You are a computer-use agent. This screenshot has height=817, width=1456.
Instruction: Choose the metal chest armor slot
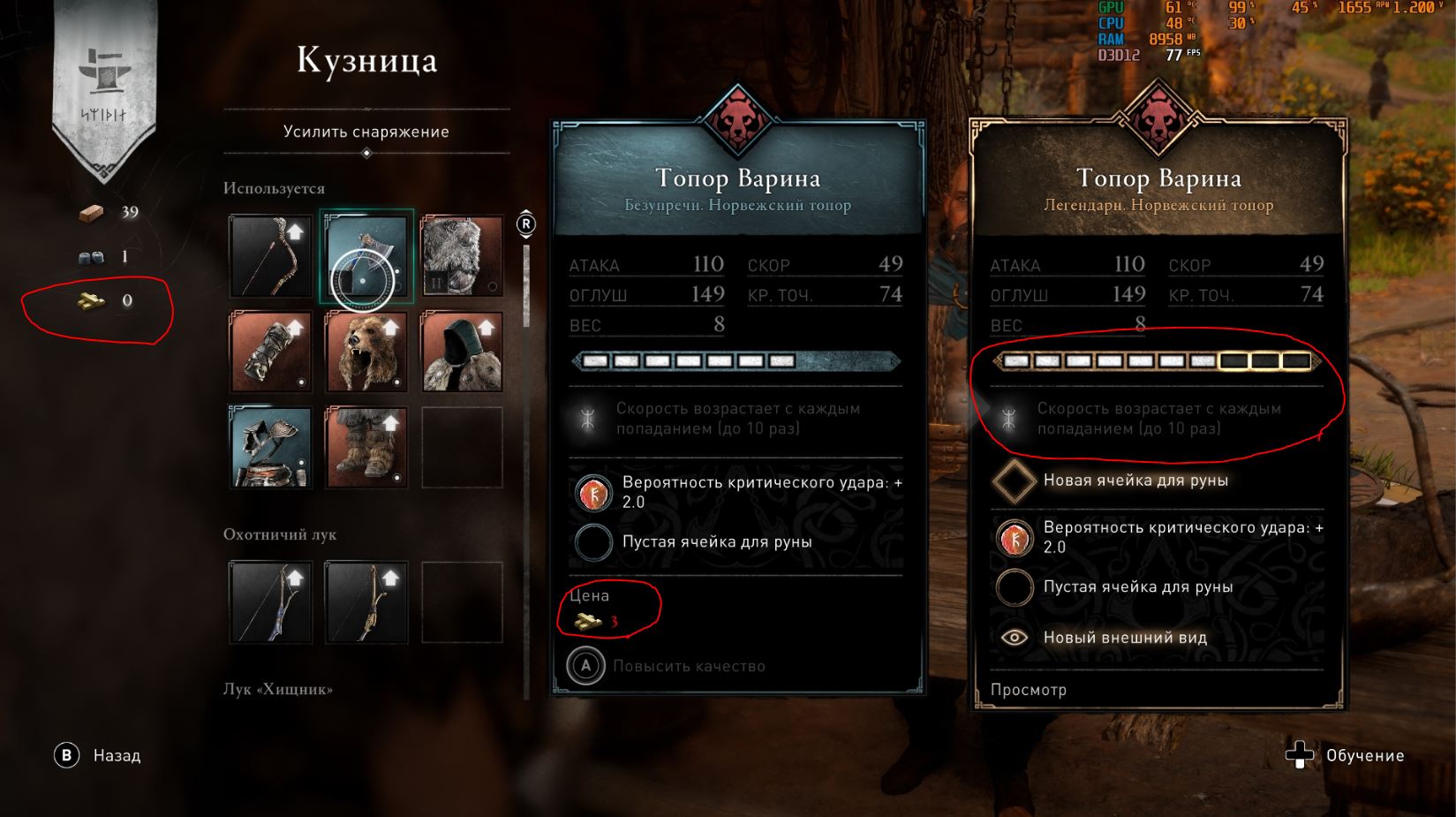[x=271, y=447]
